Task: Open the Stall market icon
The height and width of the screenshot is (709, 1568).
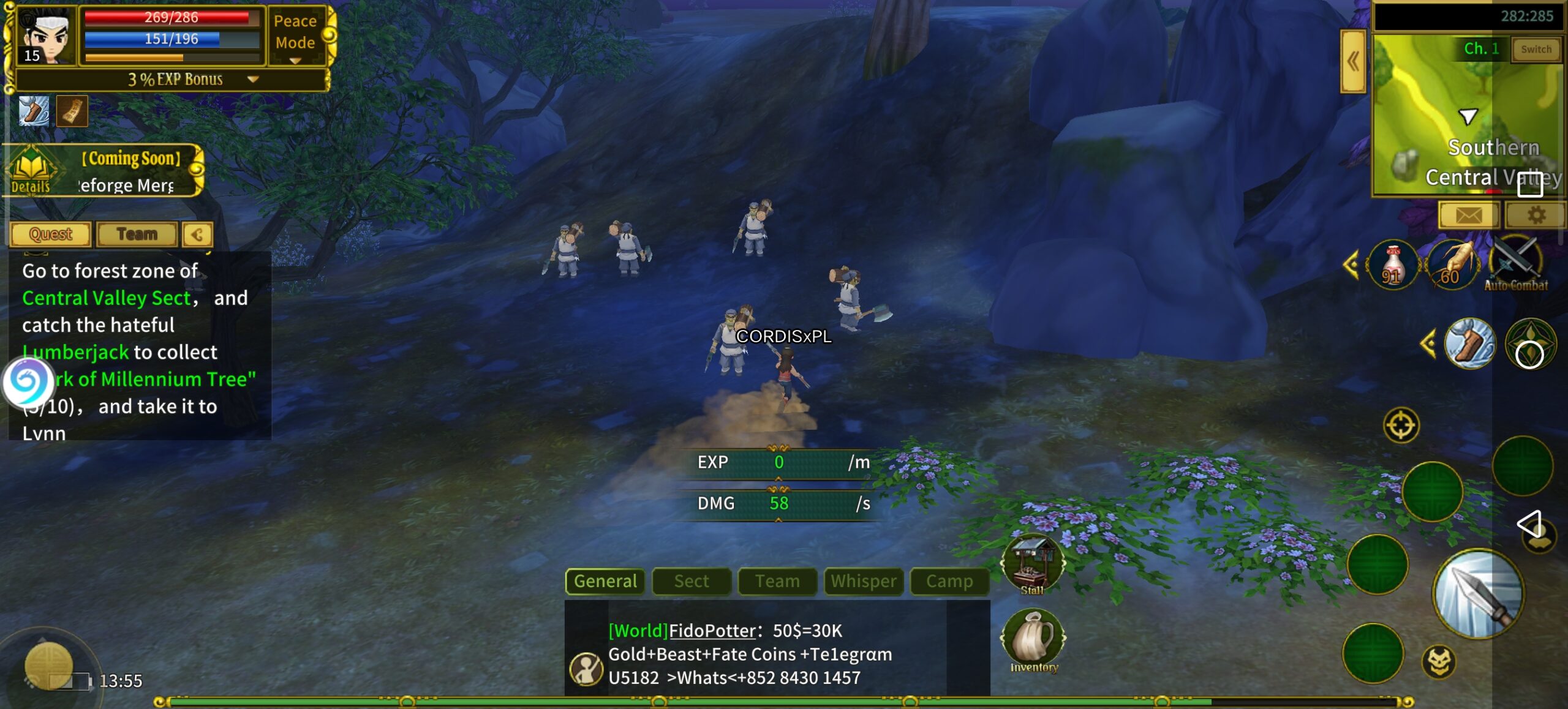Action: [x=1033, y=565]
